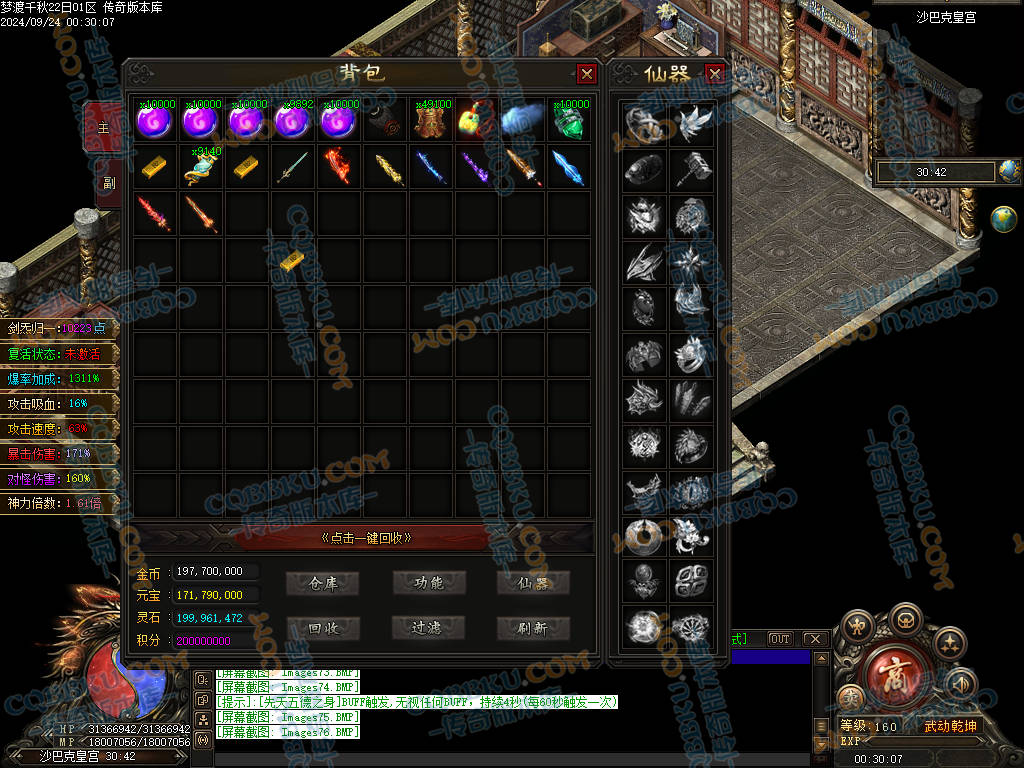Select the 主 main bag tab
Image resolution: width=1024 pixels, height=768 pixels.
tap(104, 129)
